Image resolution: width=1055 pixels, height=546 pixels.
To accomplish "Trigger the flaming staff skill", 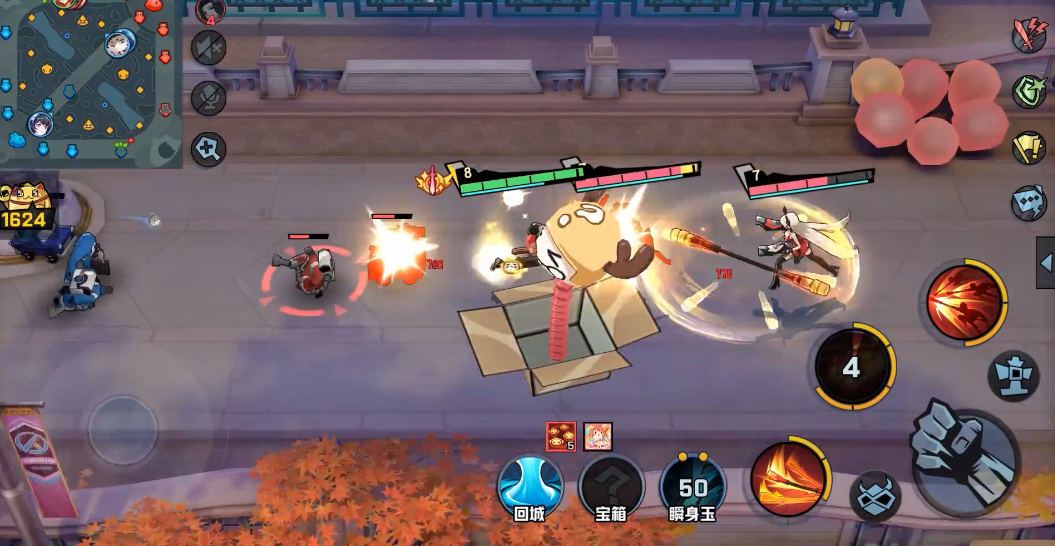I will click(x=788, y=475).
